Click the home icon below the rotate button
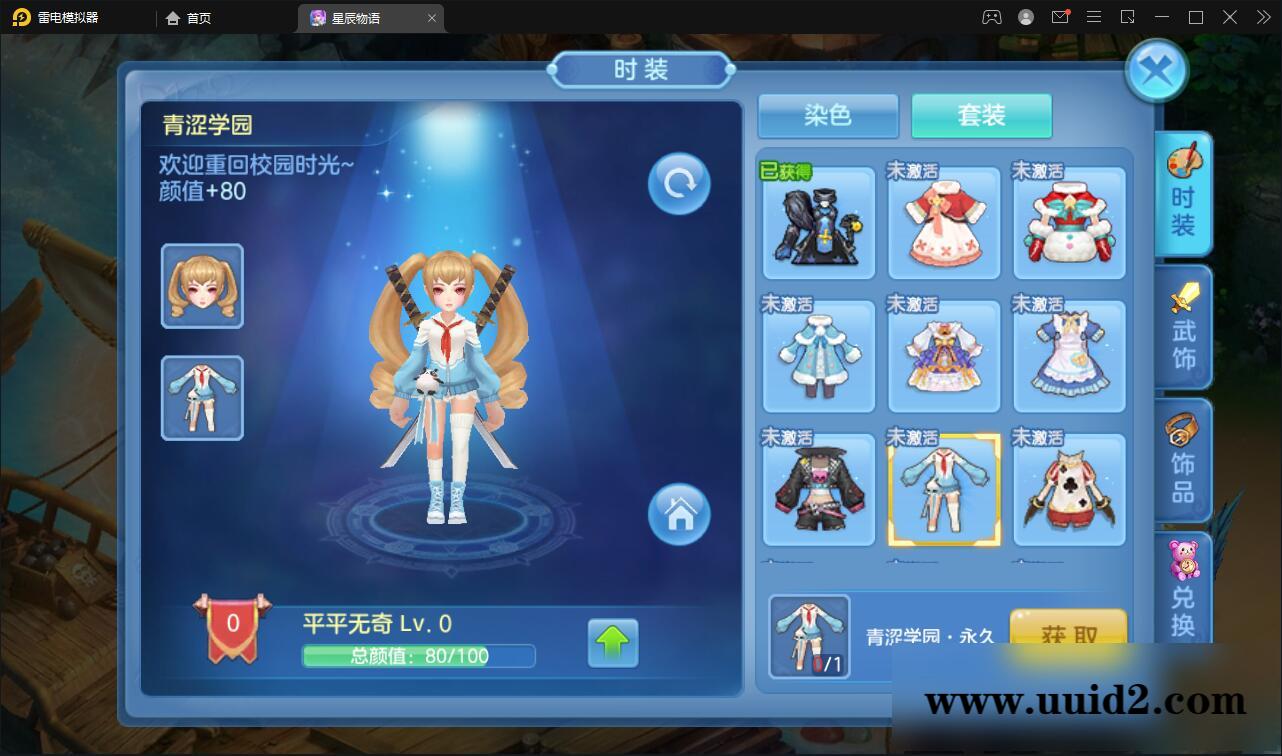The image size is (1282, 756). (x=679, y=514)
